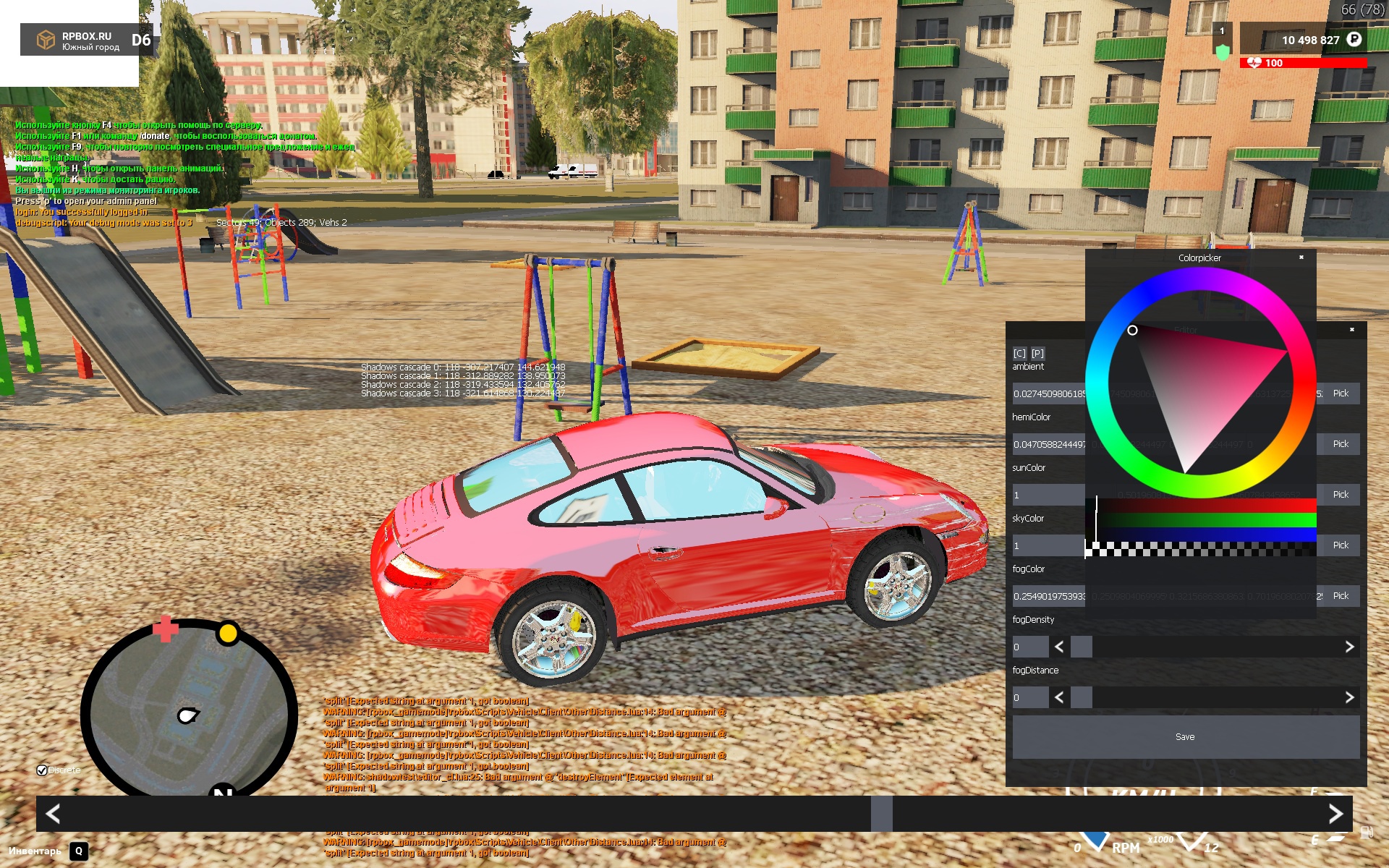
Task: Decrease fogDensity with its left arrow
Action: 1059,647
